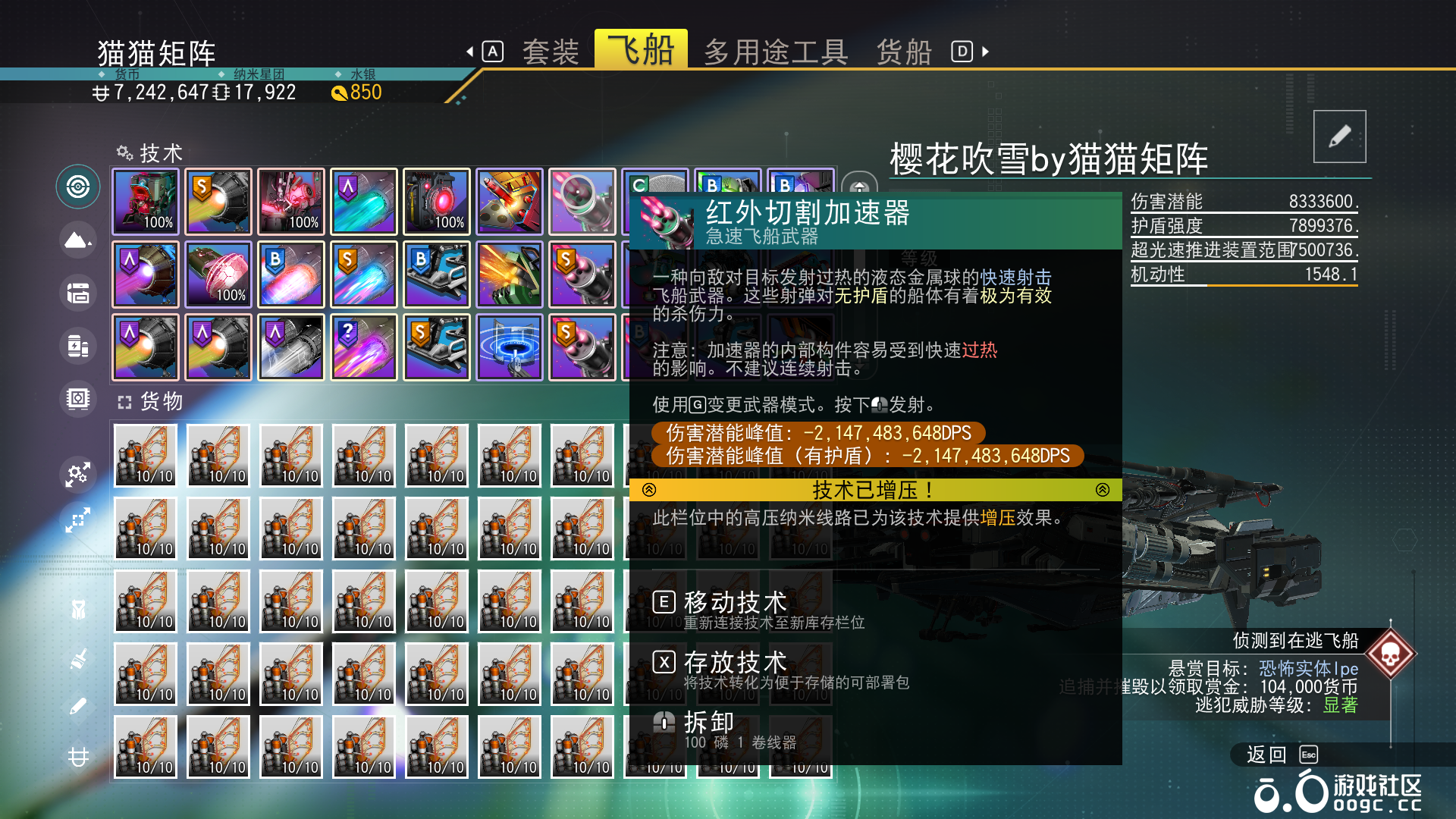Select the transfer gears icon in the sidebar
The image size is (1456, 819).
pos(77,474)
